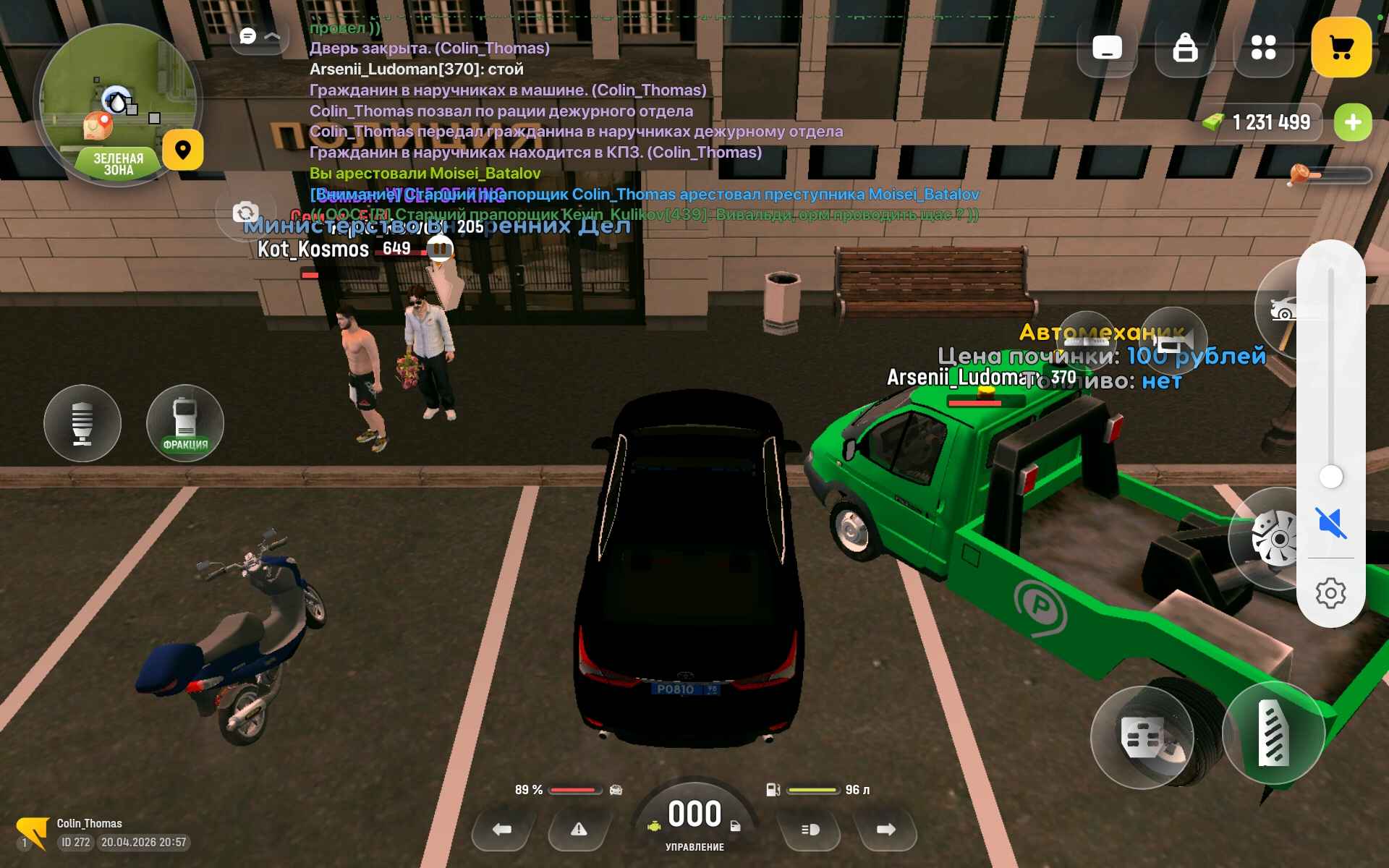
Task: Activate the hazard warning lights
Action: pyautogui.click(x=579, y=829)
